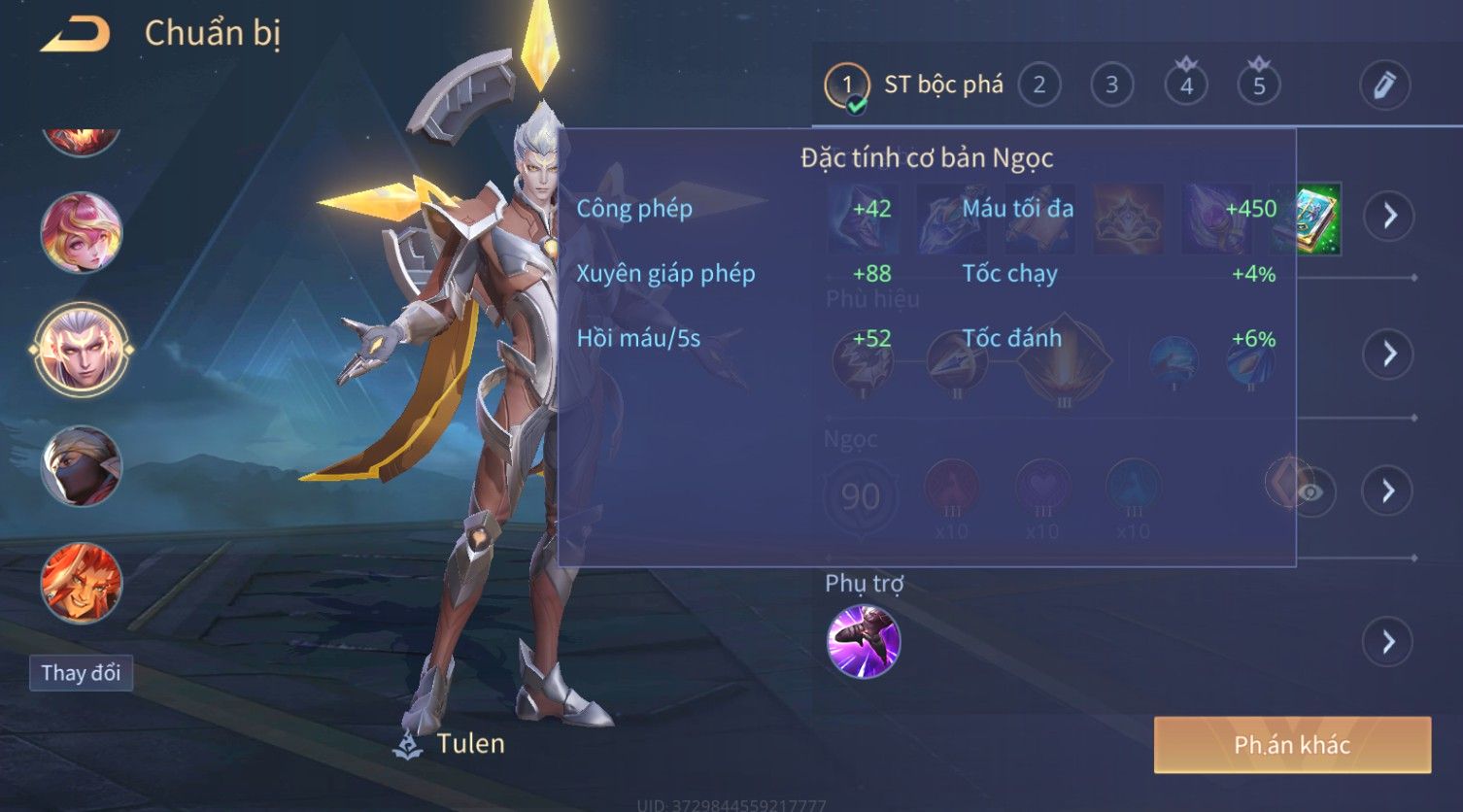Screen dimensions: 1463x812
Task: Expand the Phù hiệu section arrow
Action: (x=1388, y=354)
